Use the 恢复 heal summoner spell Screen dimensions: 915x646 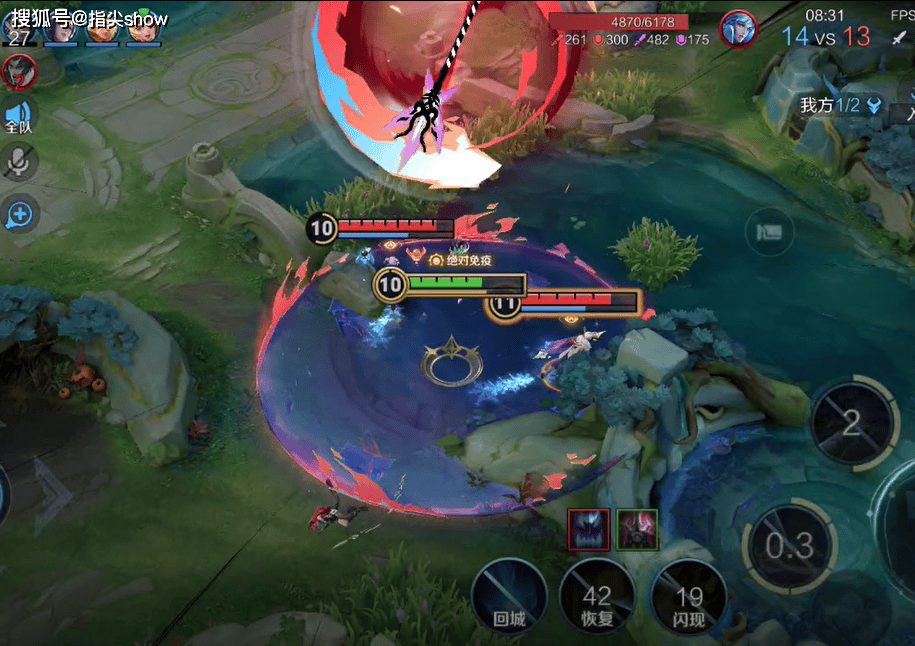point(597,597)
